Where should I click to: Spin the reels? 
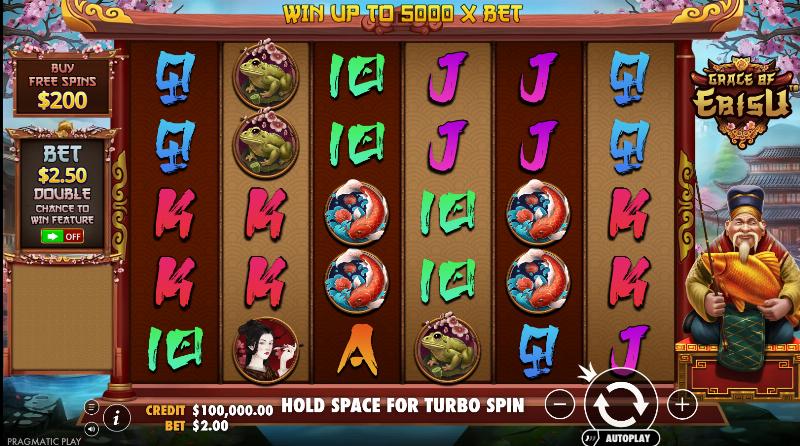(x=620, y=405)
